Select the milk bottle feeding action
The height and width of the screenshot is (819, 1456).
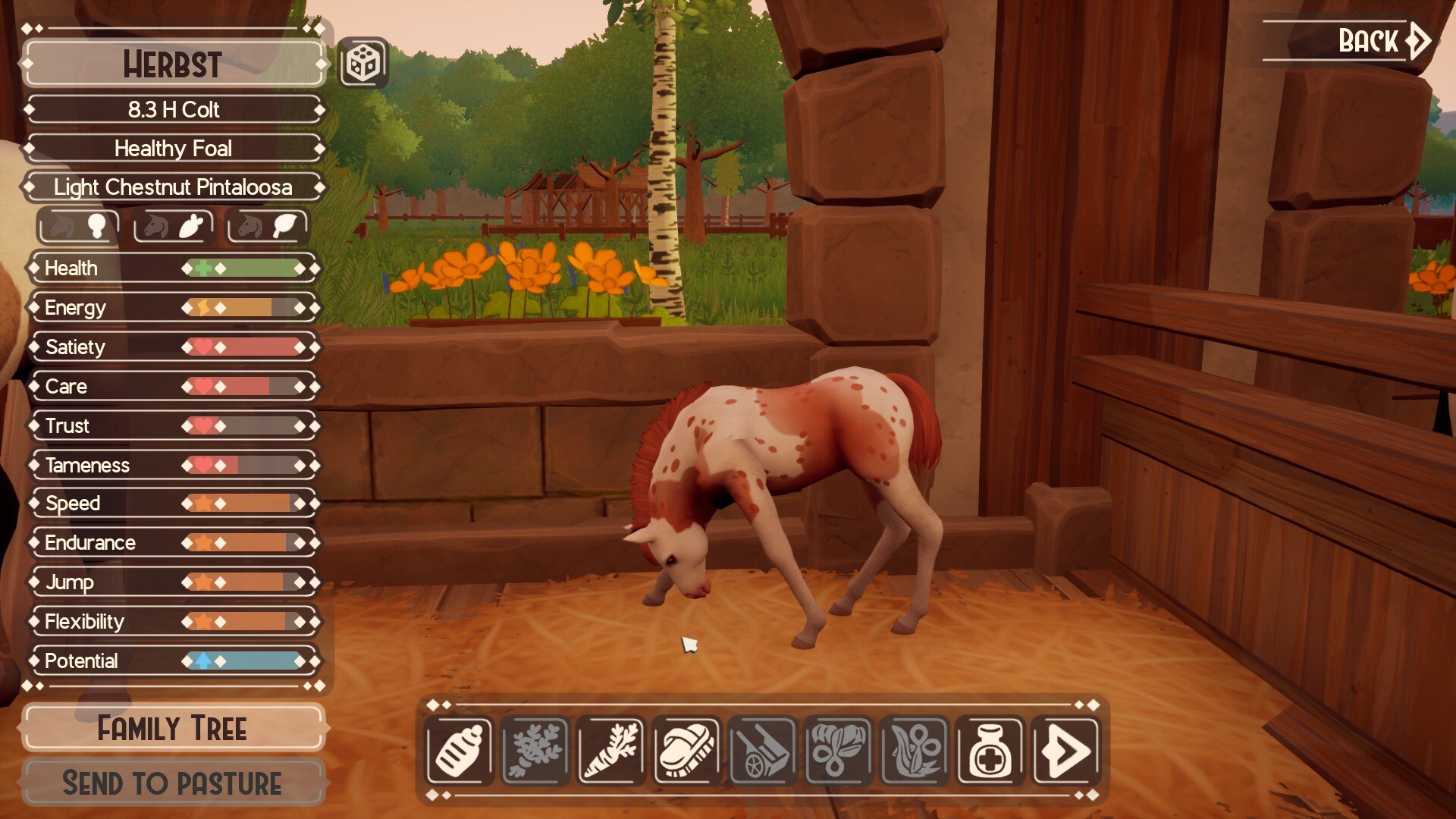[460, 751]
